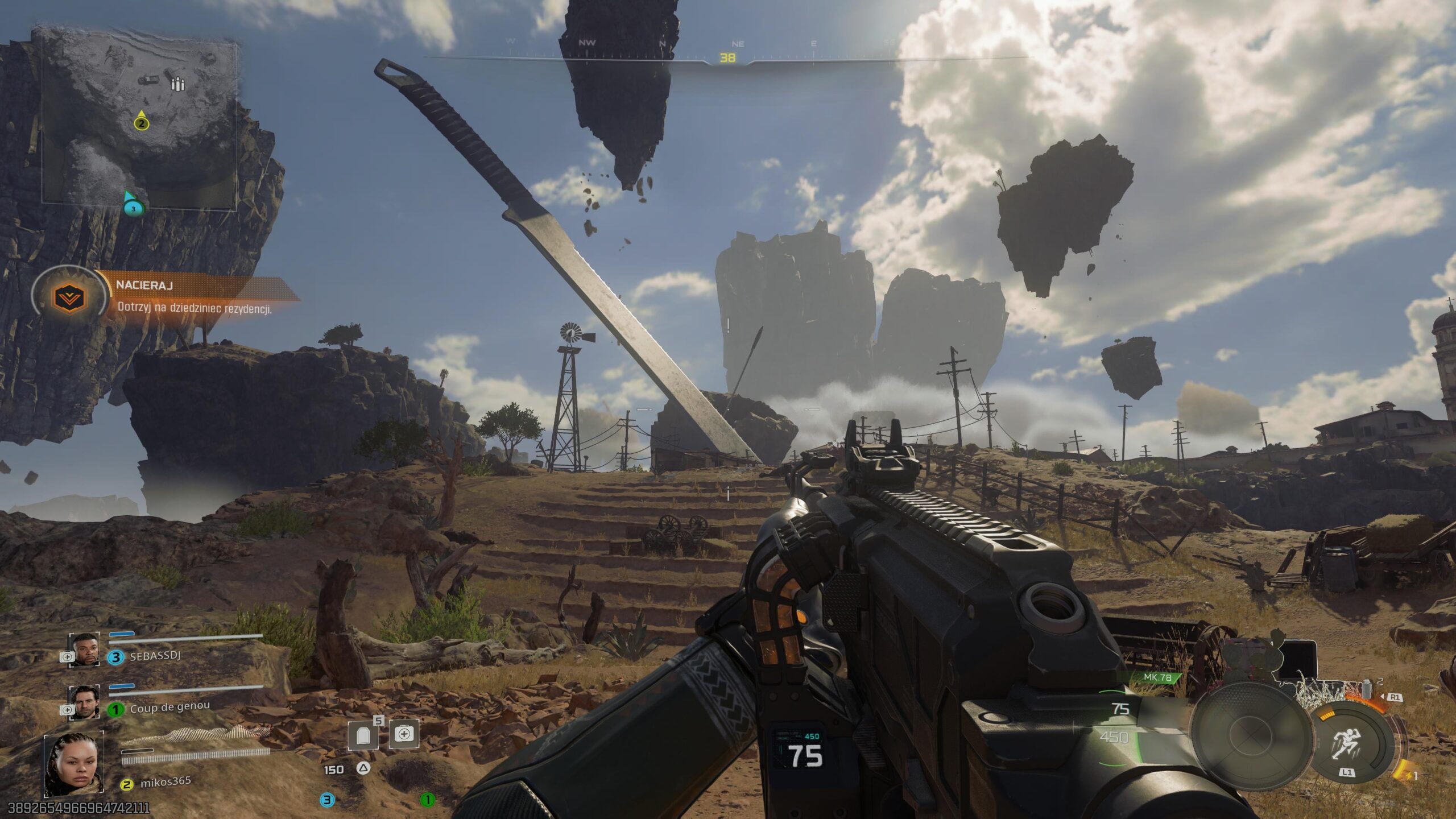Click the compass strip at top
The image size is (1456, 819).
[x=727, y=51]
